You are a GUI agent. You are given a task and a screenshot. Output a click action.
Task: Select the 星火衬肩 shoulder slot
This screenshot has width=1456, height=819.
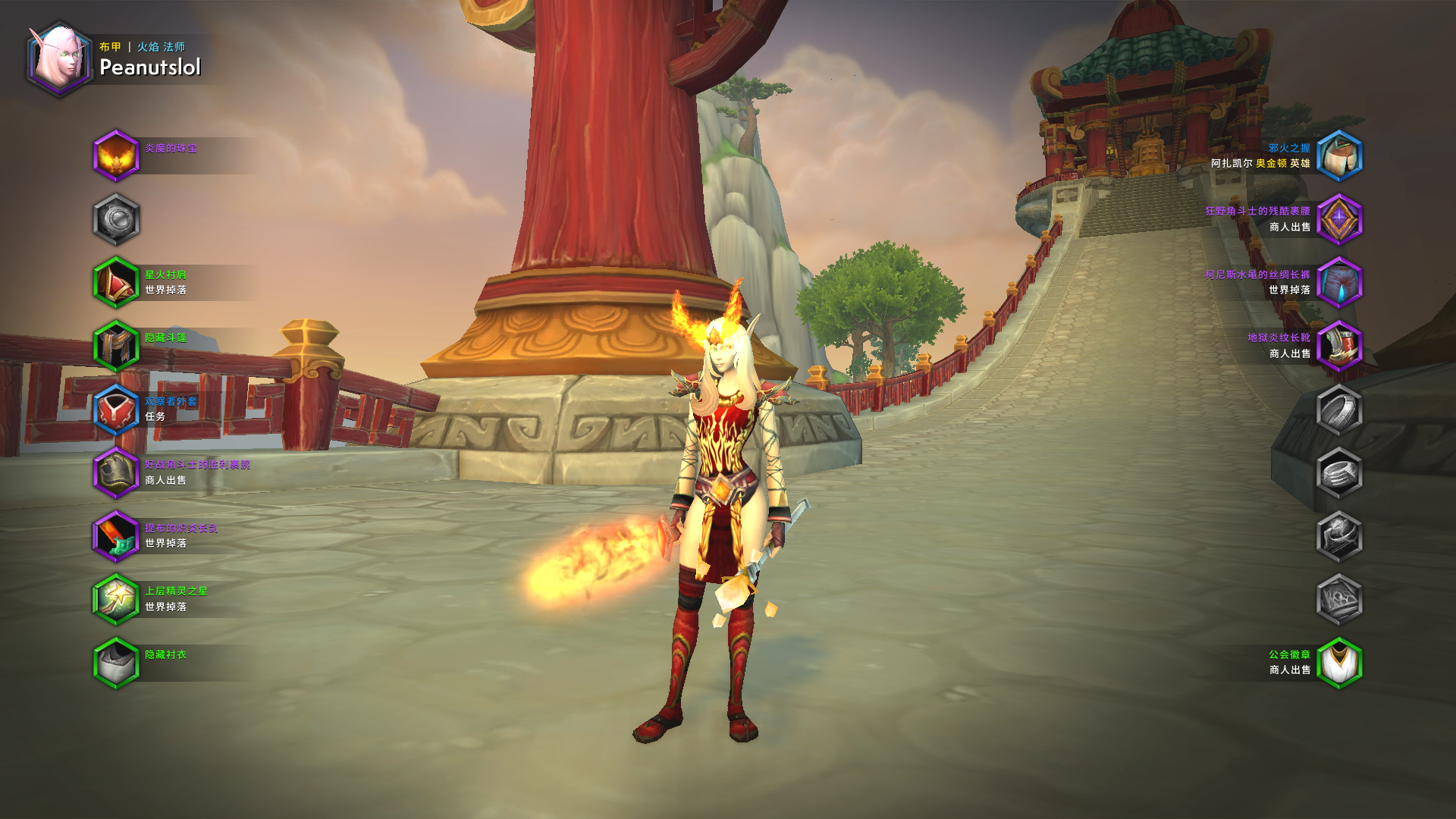coord(116,283)
